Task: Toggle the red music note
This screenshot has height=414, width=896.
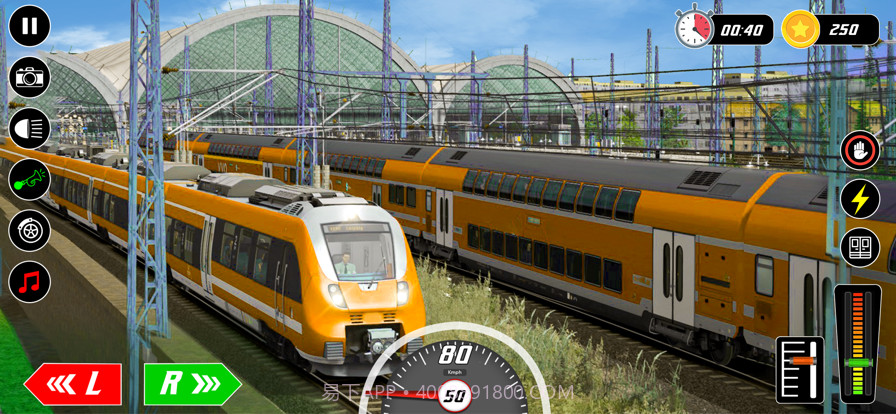Action: [x=29, y=282]
